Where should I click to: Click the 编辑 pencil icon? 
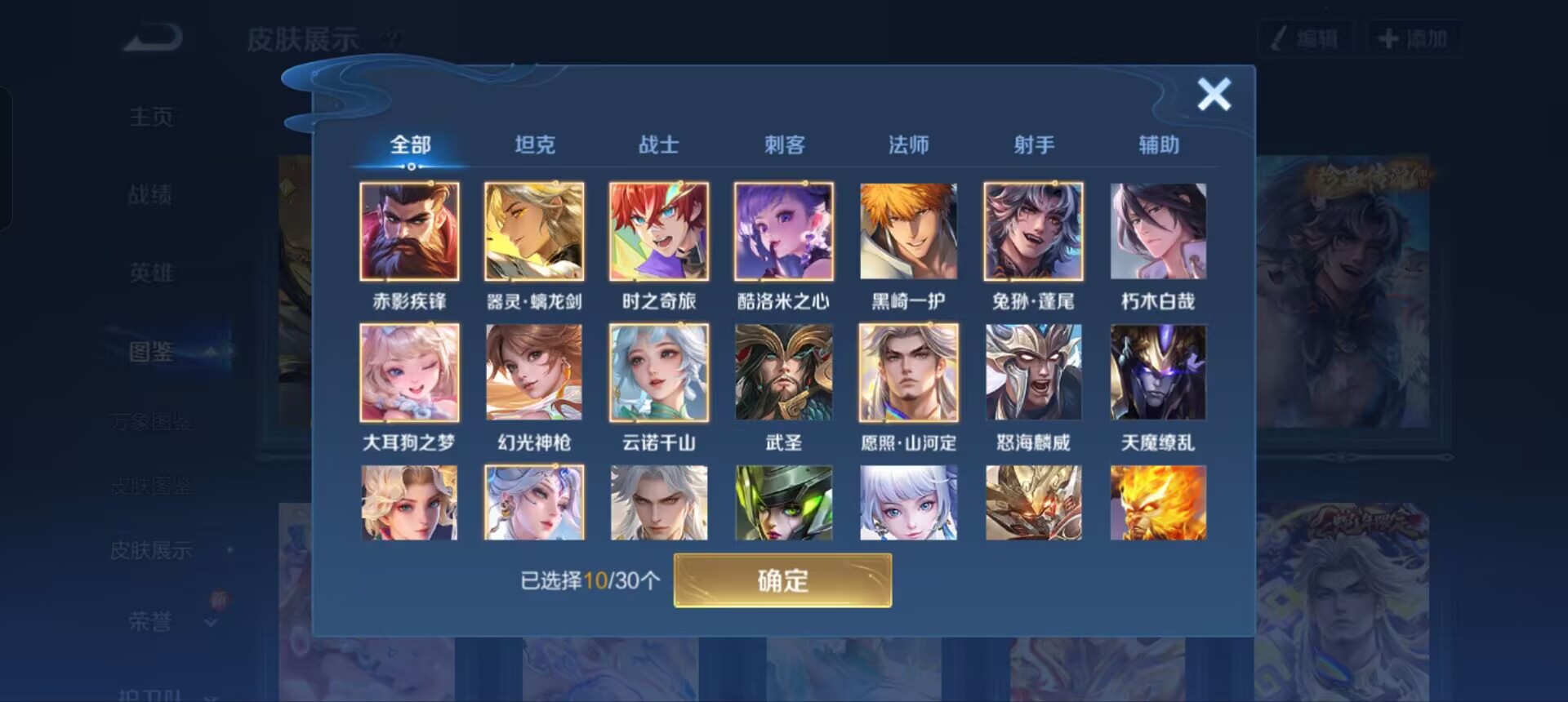click(1280, 36)
